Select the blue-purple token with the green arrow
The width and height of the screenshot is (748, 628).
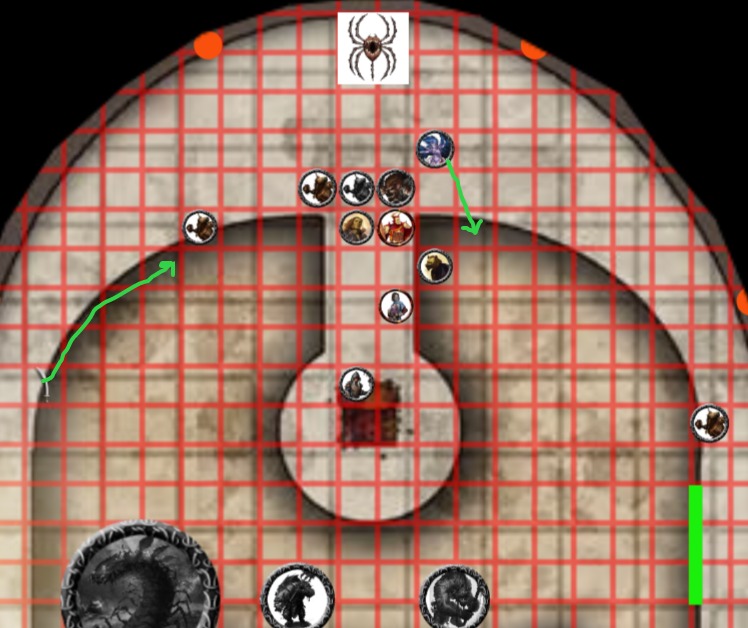[435, 150]
